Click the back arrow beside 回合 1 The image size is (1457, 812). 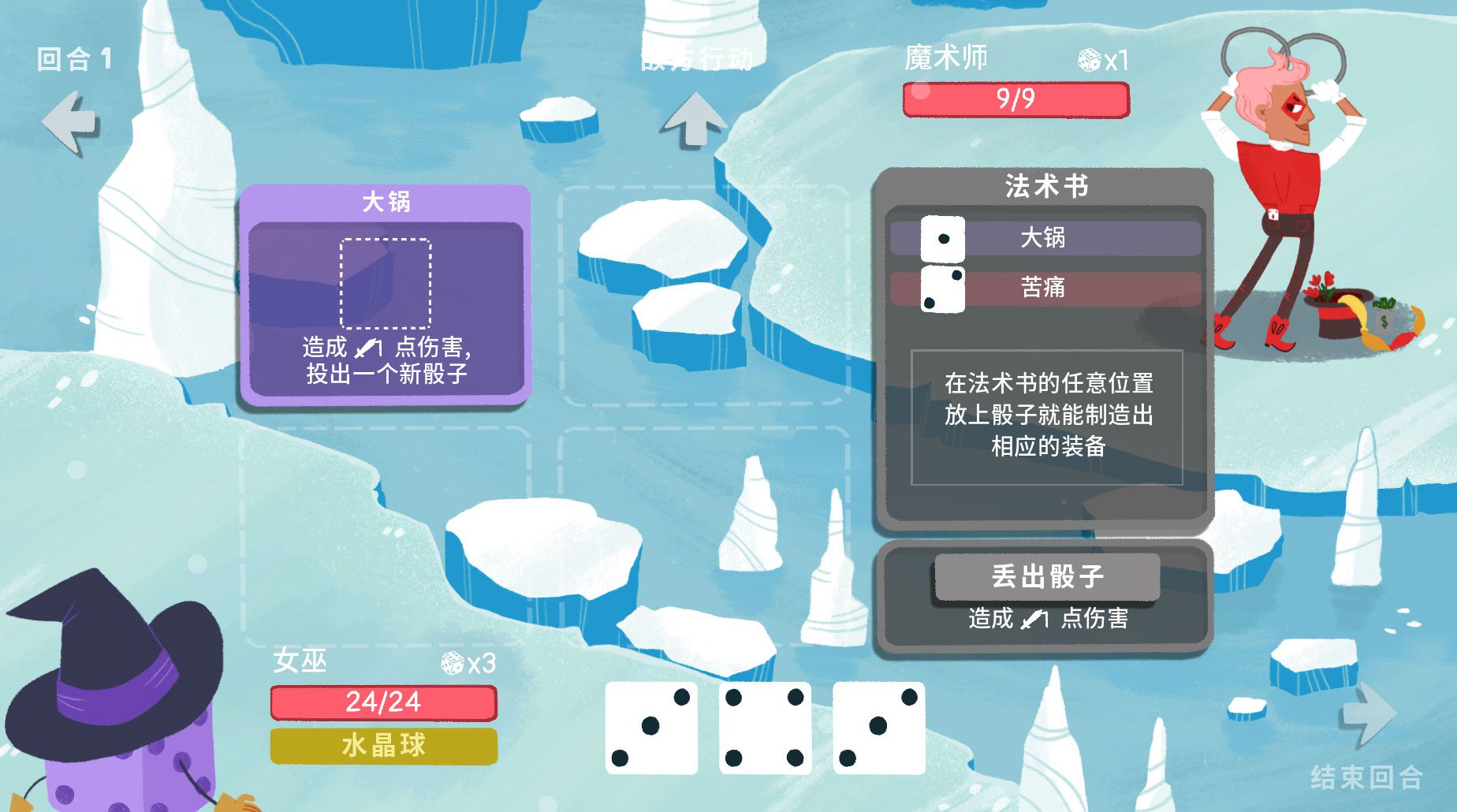point(67,120)
